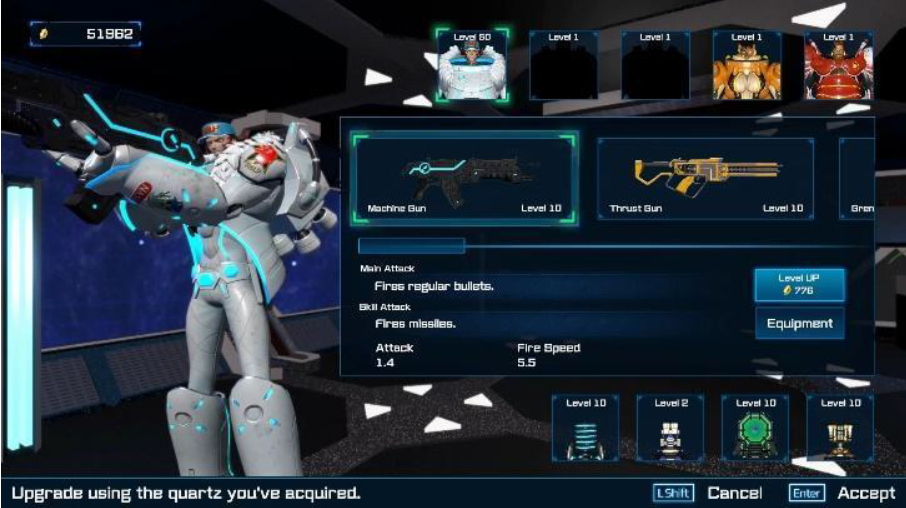The image size is (906, 508).
Task: Pick the orange armored character portrait
Action: pyautogui.click(x=747, y=65)
